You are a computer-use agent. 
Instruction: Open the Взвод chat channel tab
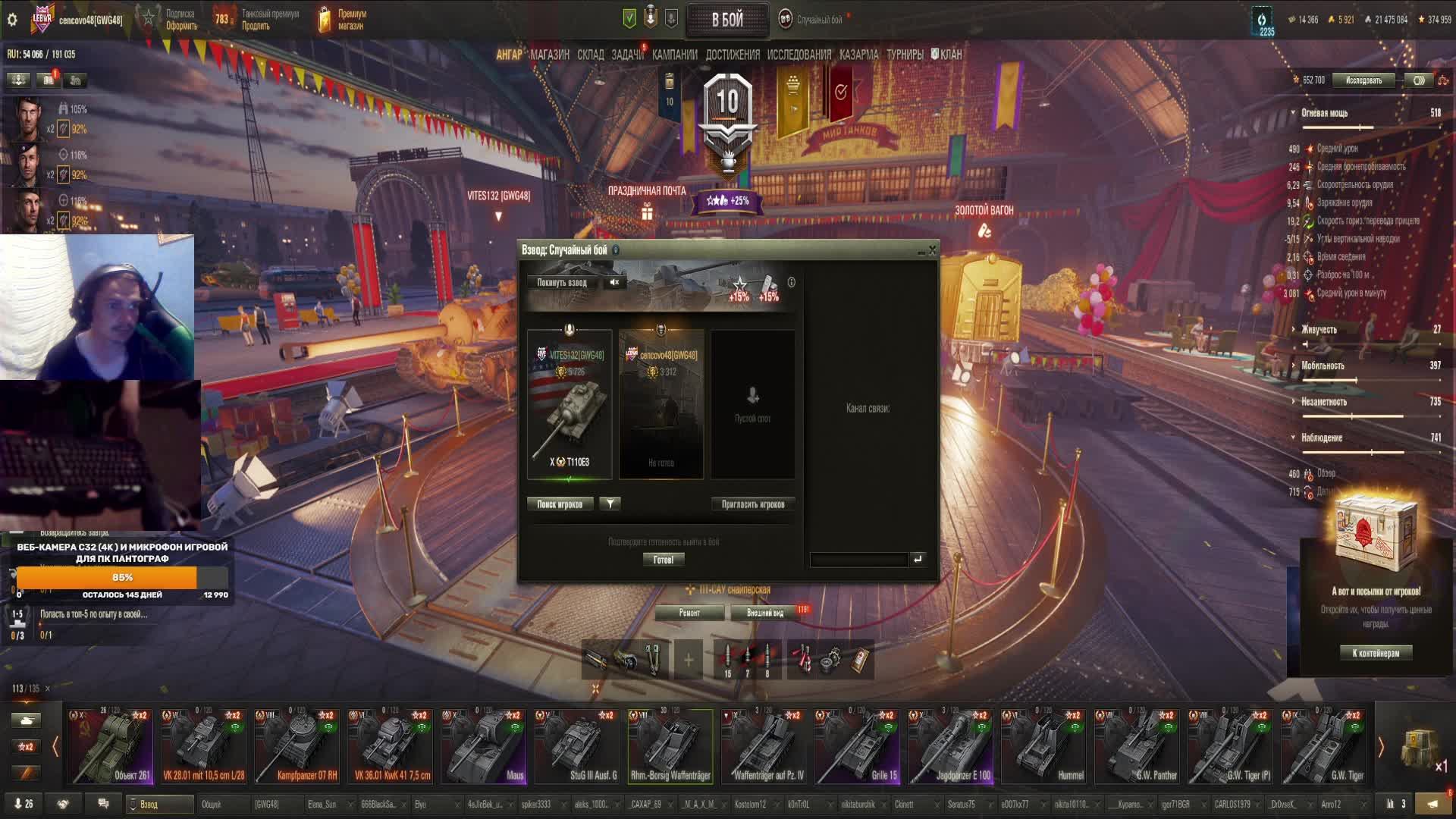[x=159, y=804]
